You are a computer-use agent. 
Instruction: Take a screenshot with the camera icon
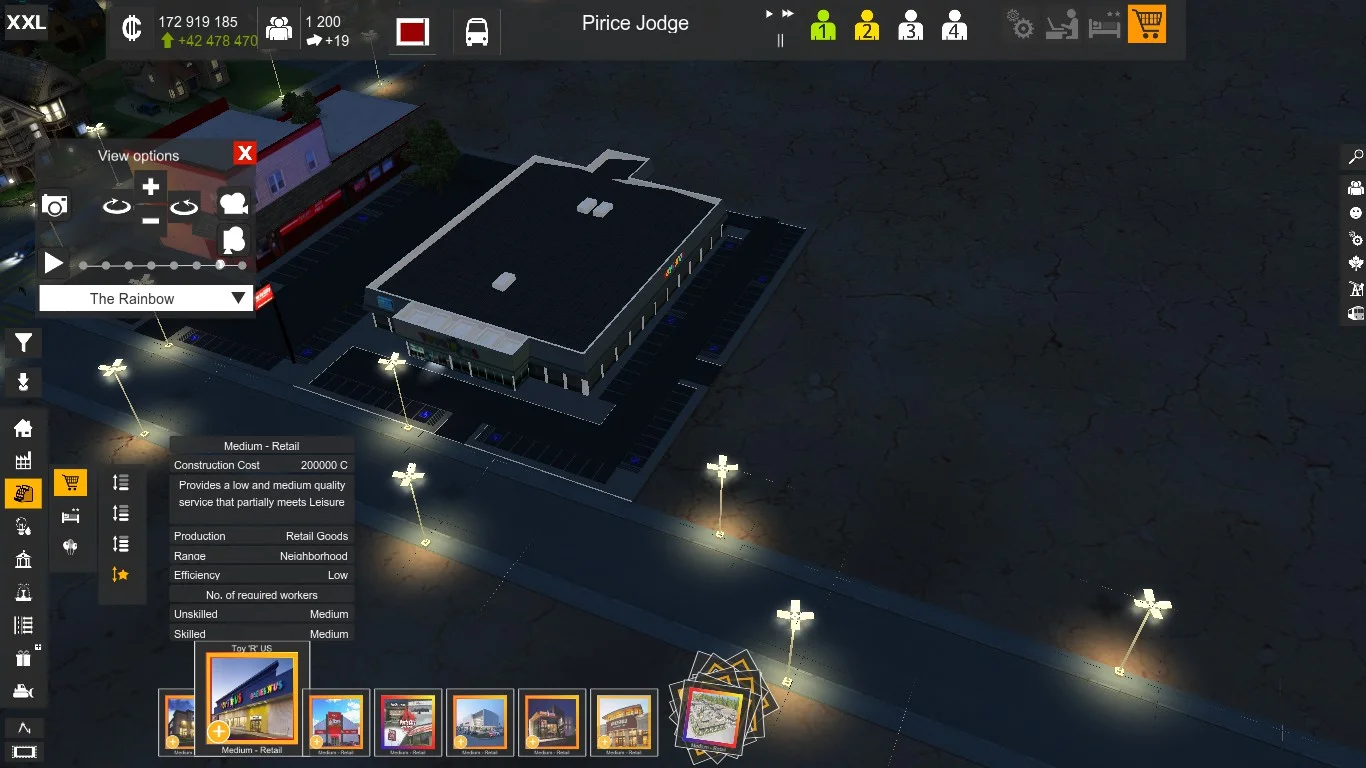(55, 206)
